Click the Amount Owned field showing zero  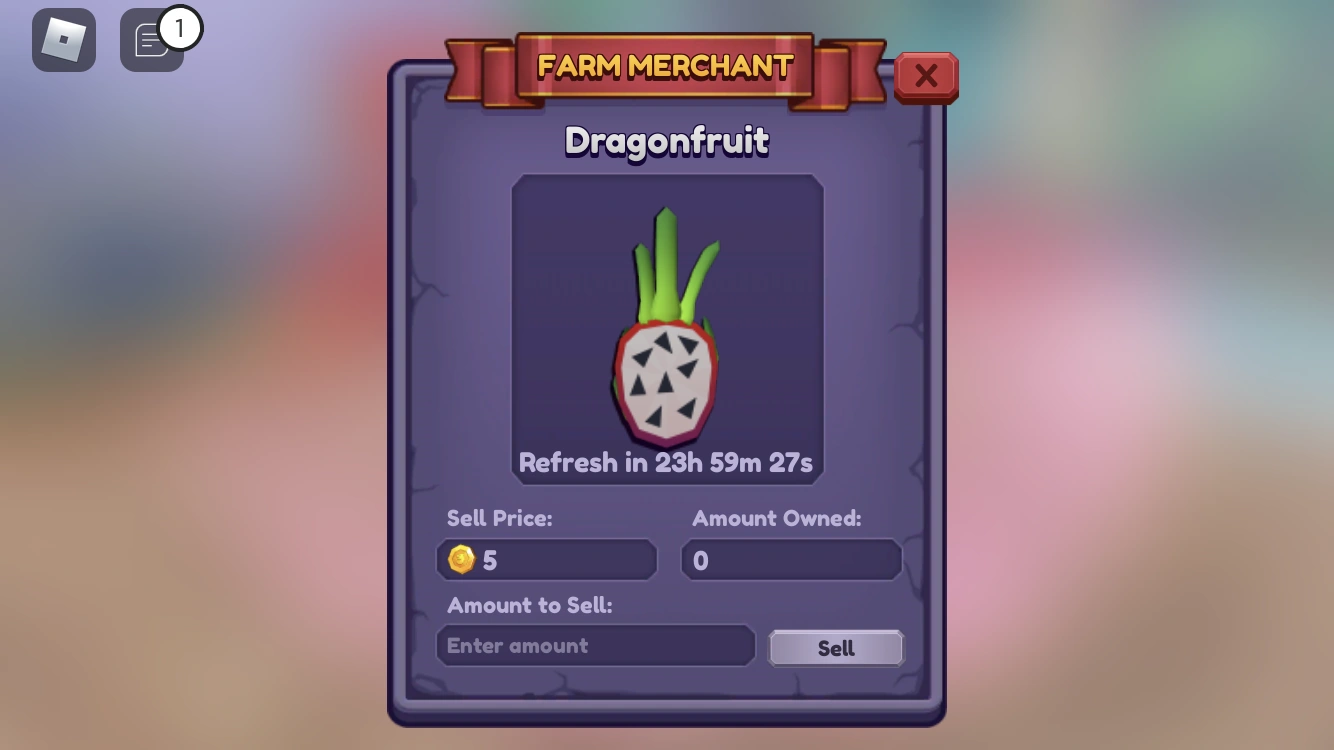tap(791, 560)
